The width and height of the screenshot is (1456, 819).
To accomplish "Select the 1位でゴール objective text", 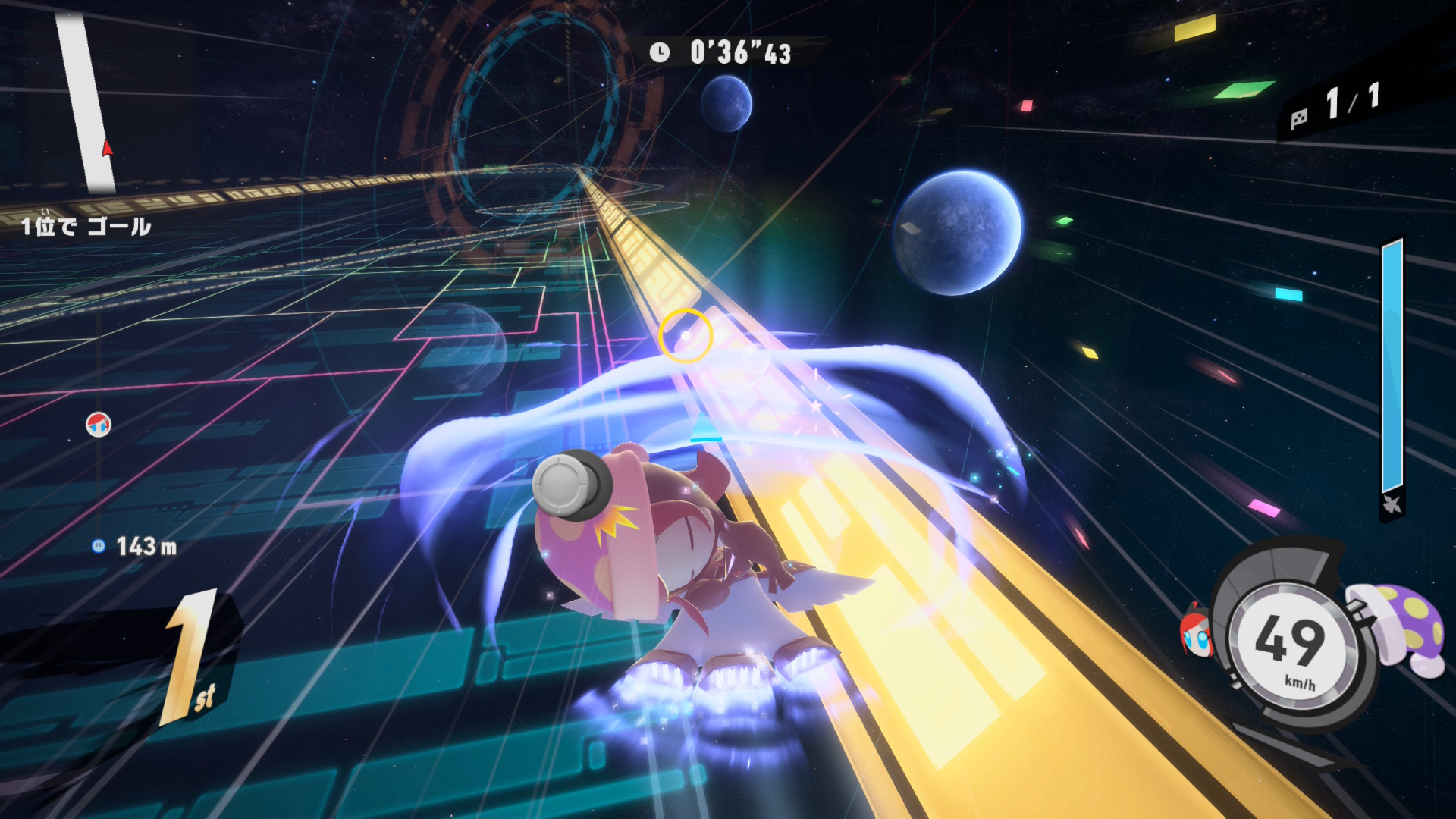I will click(x=86, y=226).
